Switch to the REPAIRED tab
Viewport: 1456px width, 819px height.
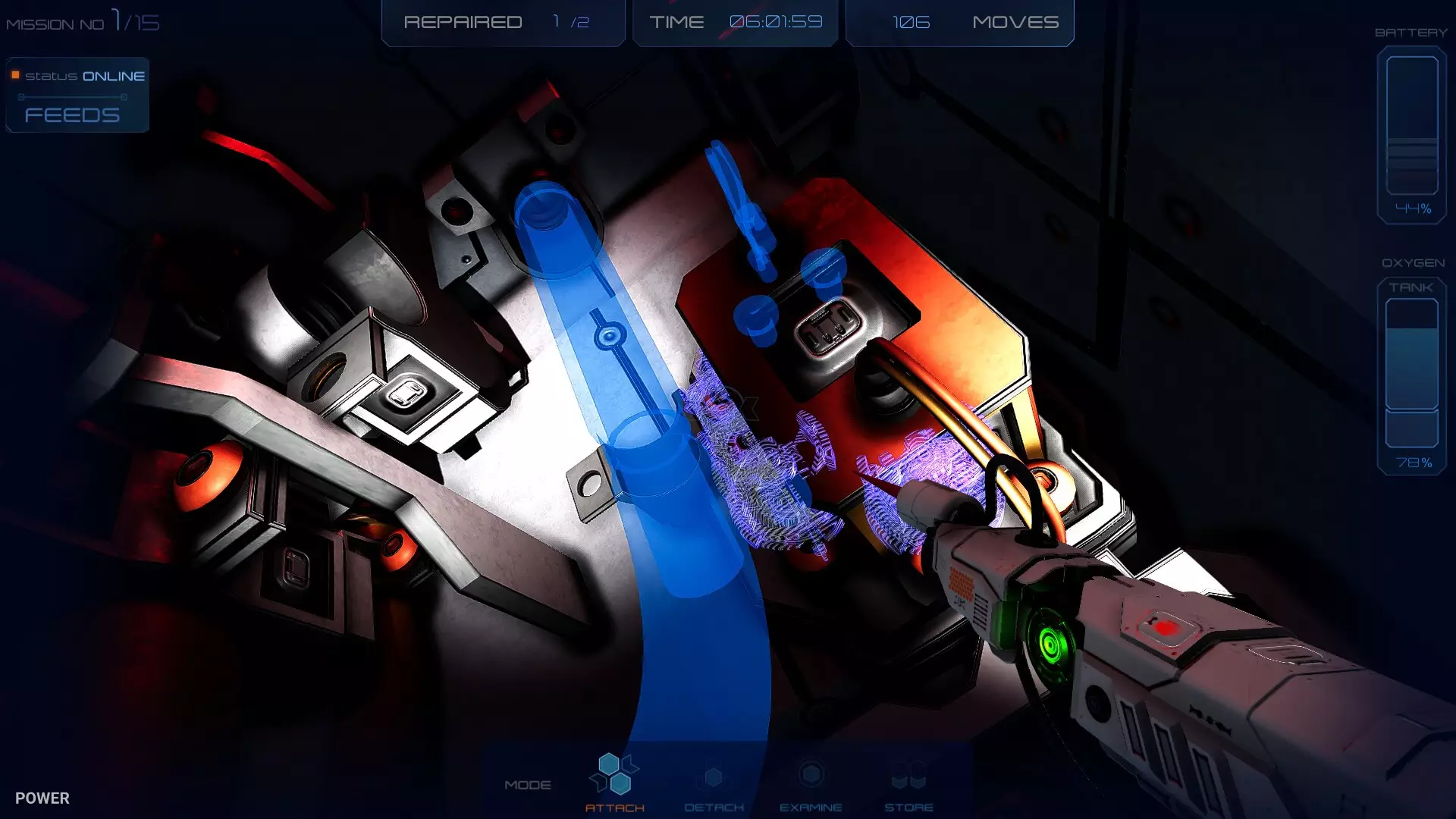[503, 22]
